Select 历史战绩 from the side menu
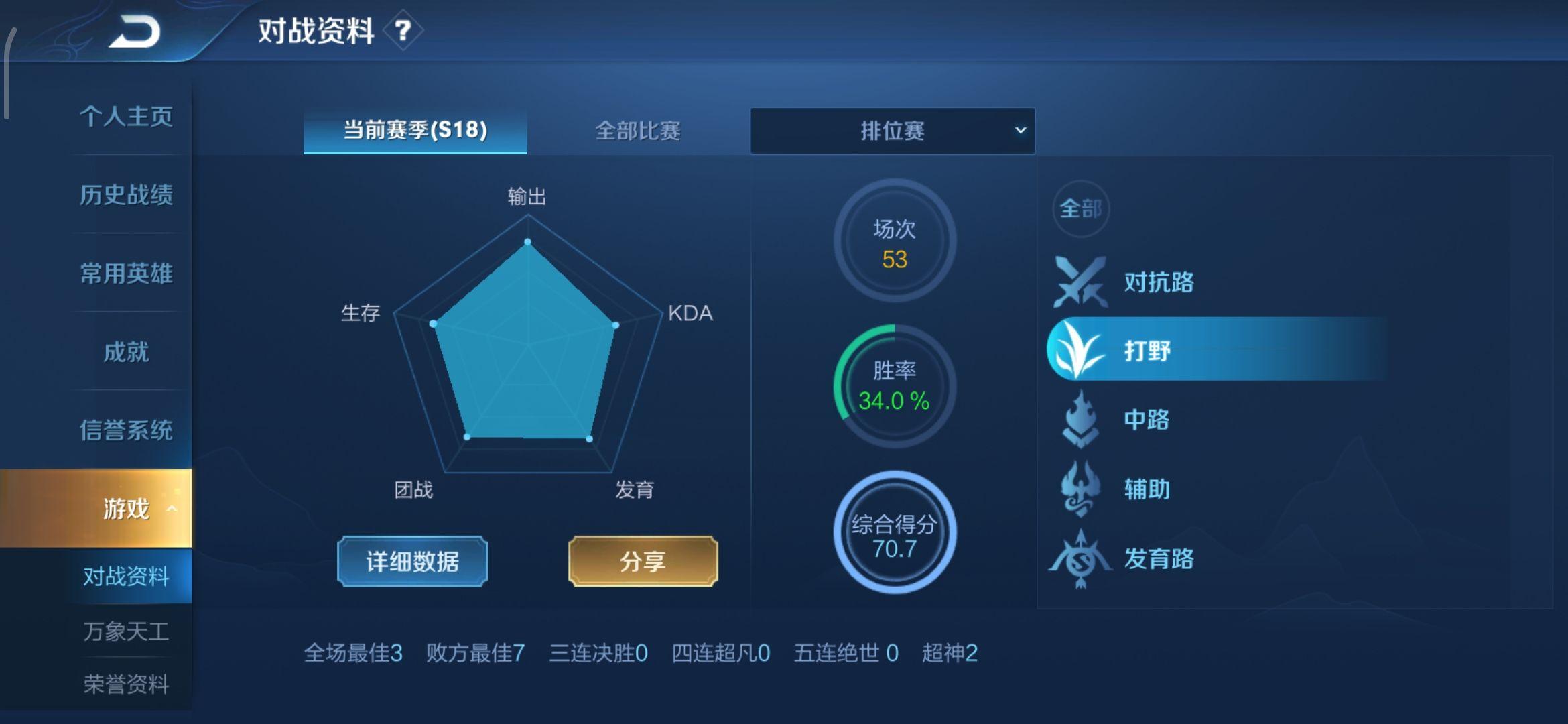This screenshot has height=724, width=1568. point(126,195)
